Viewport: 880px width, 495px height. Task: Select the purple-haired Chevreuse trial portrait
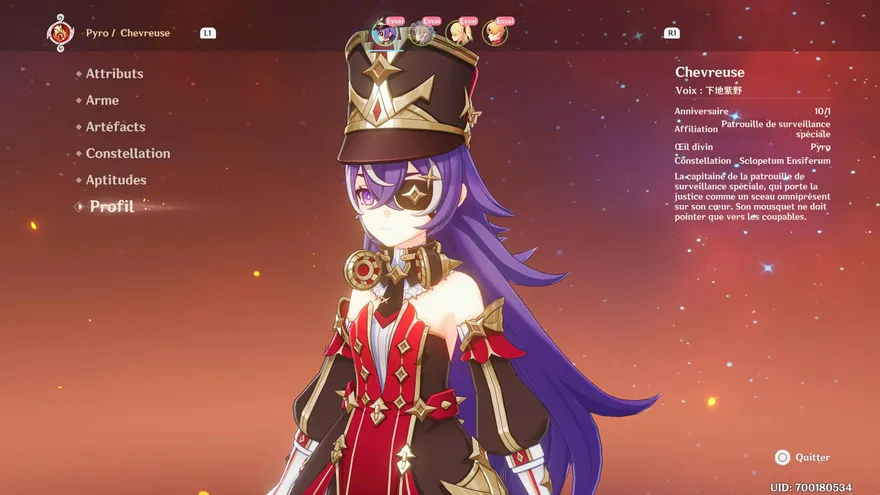tap(385, 33)
